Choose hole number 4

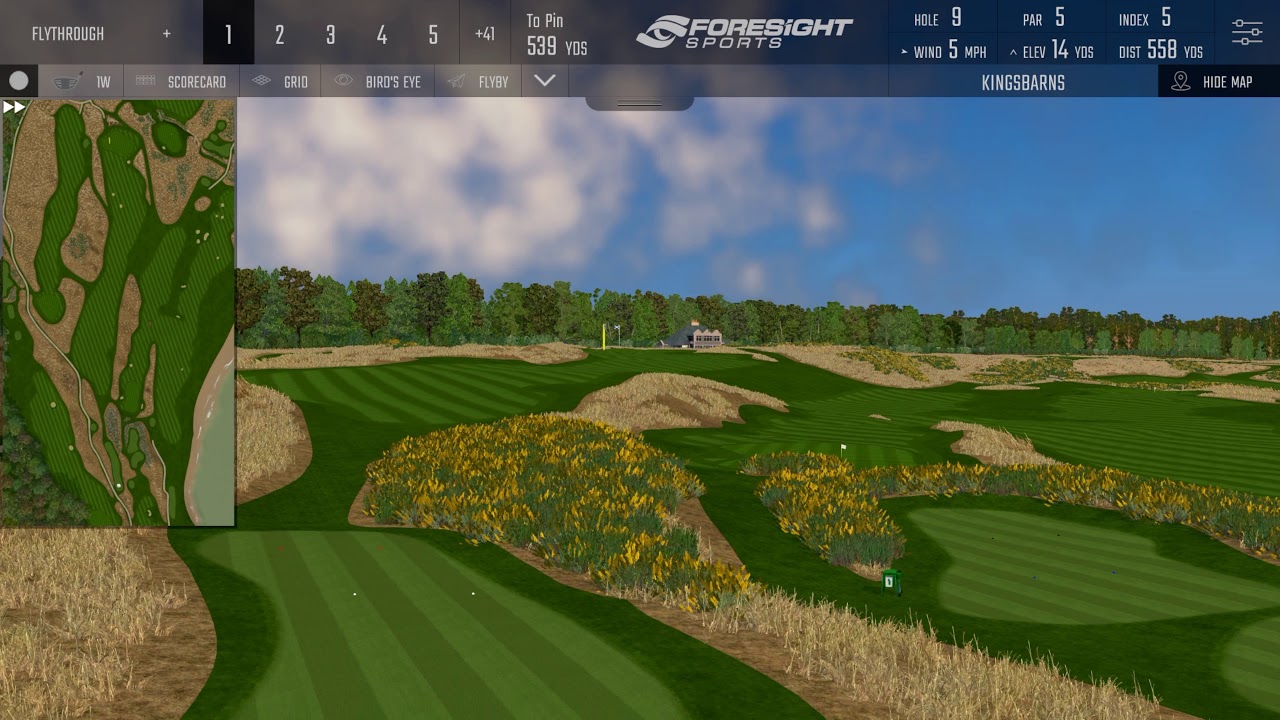pos(381,35)
